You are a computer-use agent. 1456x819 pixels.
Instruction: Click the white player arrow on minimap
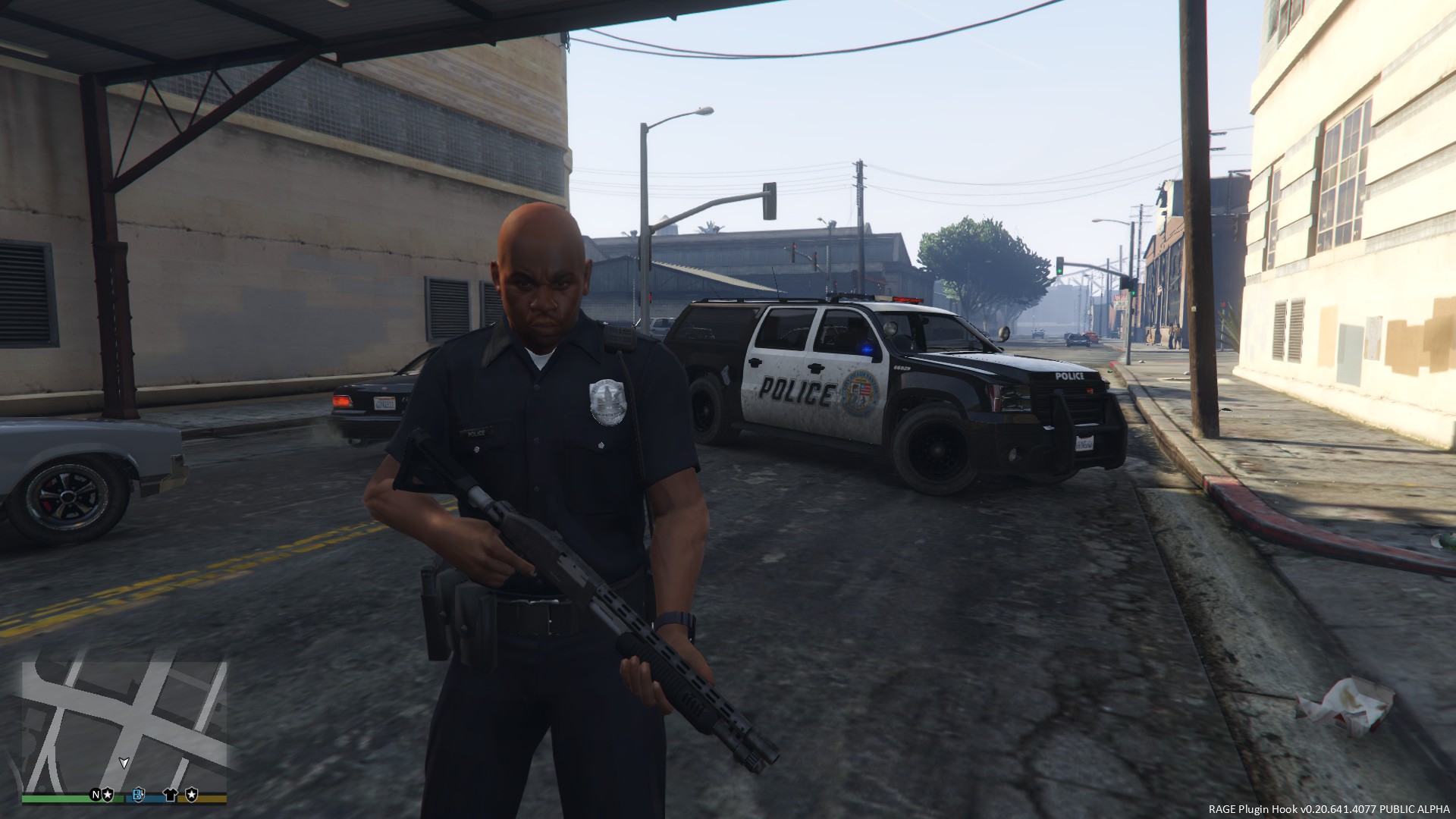click(124, 763)
